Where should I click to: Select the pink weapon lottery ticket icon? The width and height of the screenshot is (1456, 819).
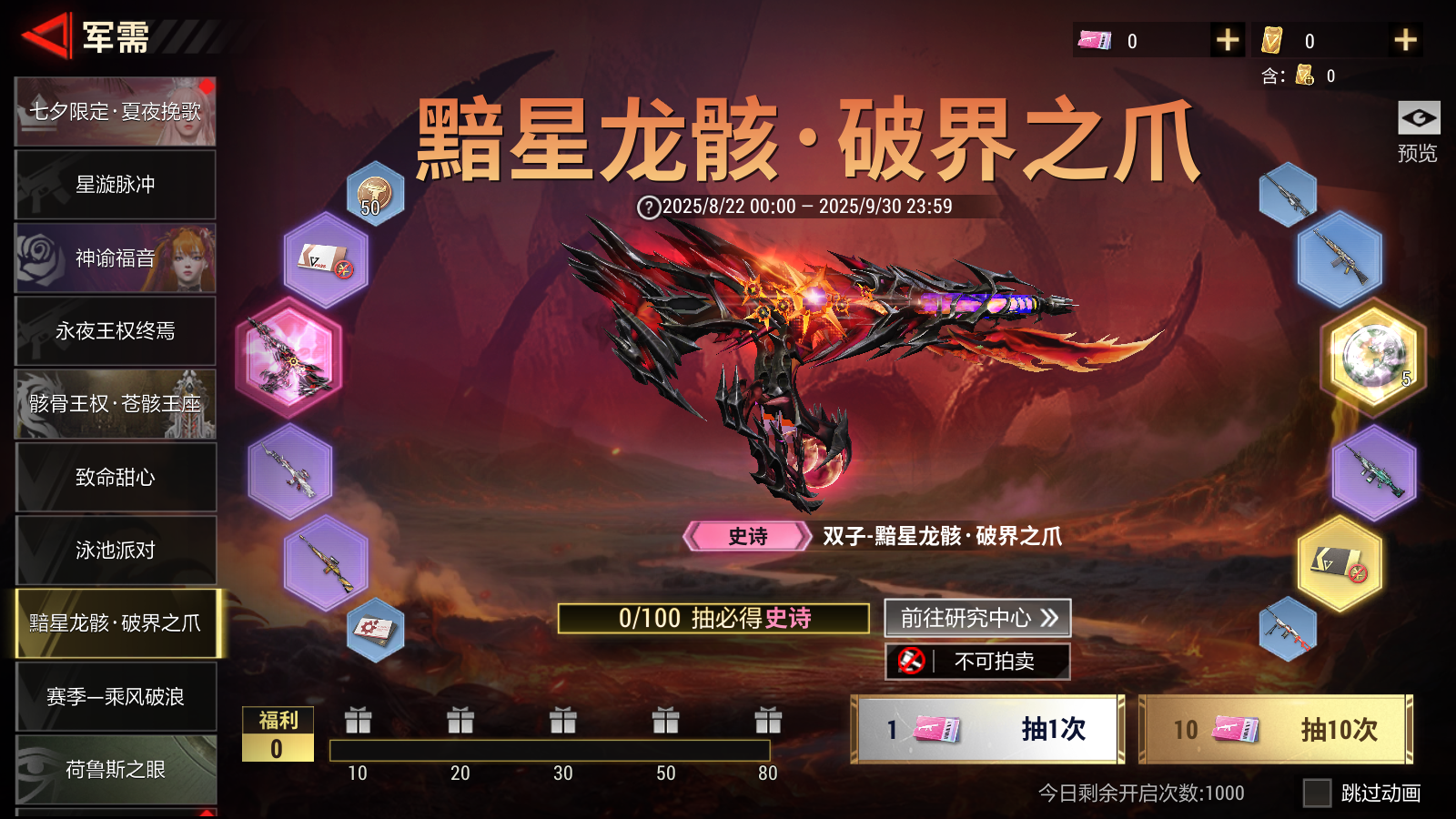[1094, 41]
